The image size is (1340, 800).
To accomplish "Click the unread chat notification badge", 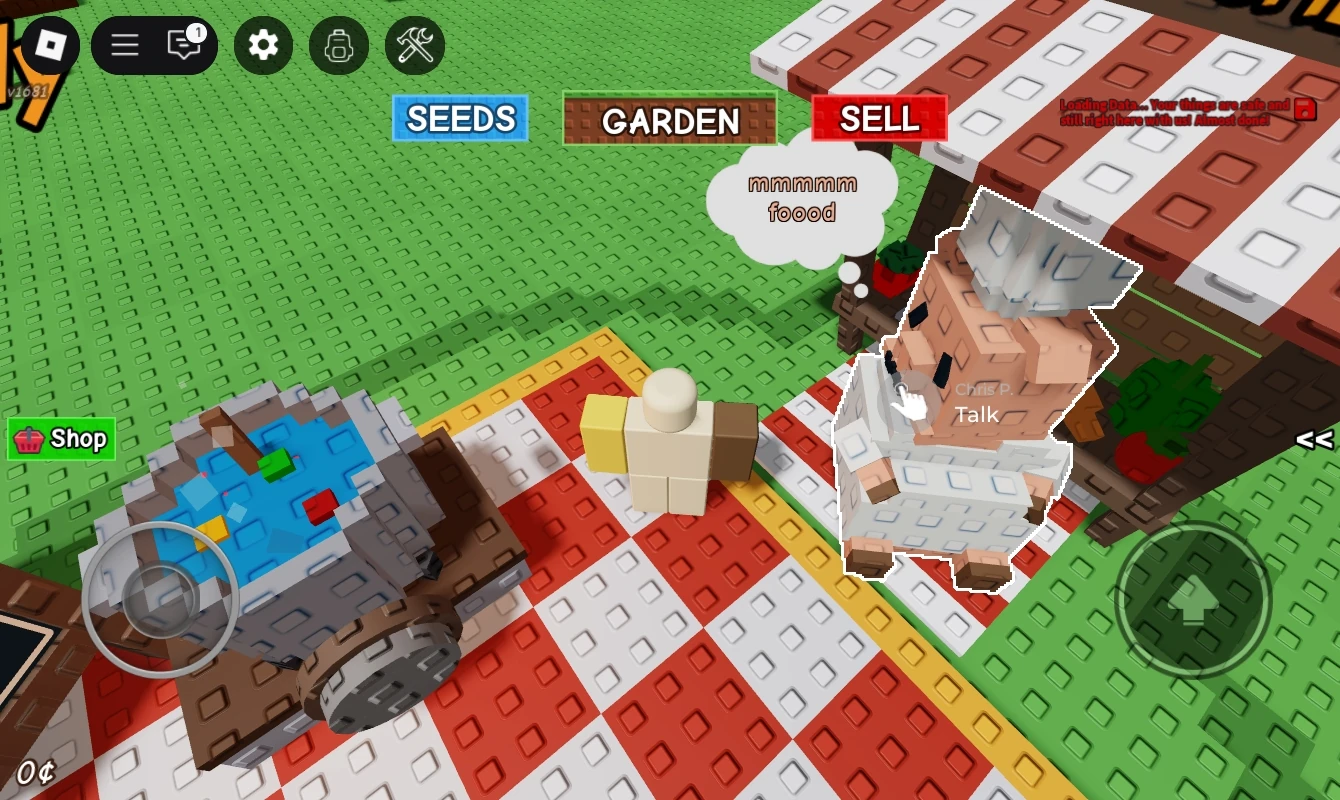I will [196, 31].
